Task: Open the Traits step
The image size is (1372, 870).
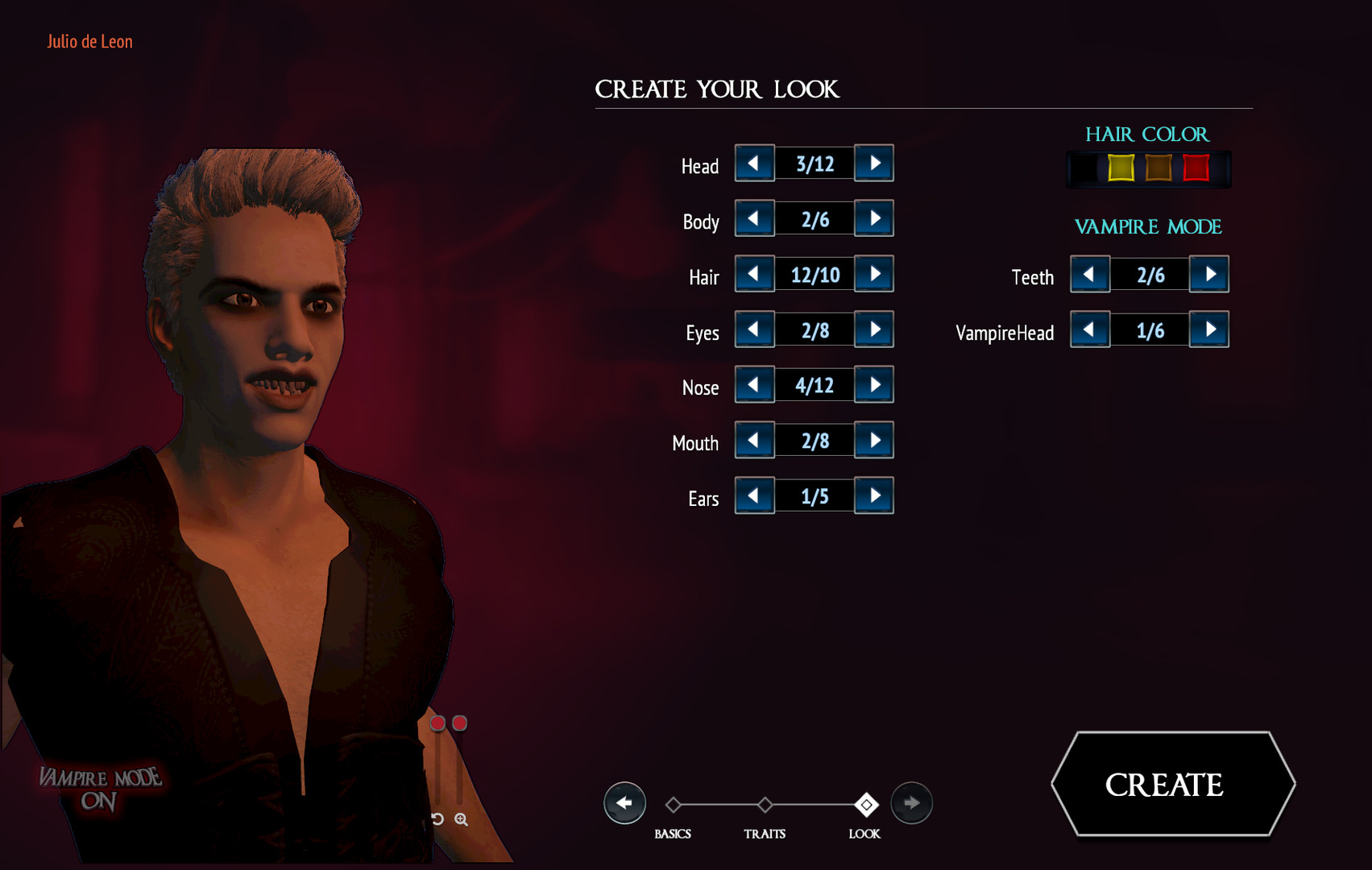Action: (x=764, y=804)
